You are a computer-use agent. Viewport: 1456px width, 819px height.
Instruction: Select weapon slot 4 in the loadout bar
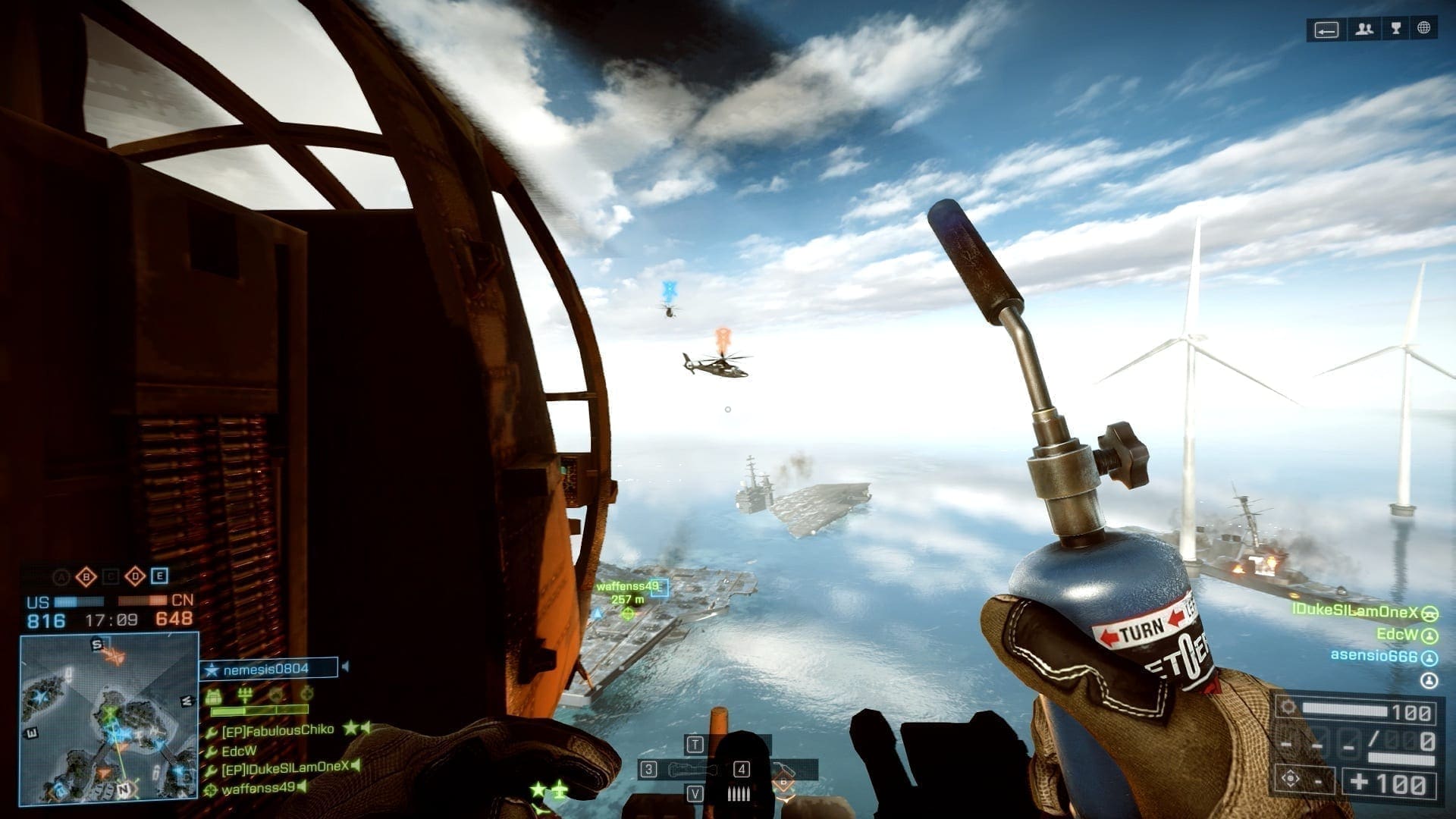[742, 770]
